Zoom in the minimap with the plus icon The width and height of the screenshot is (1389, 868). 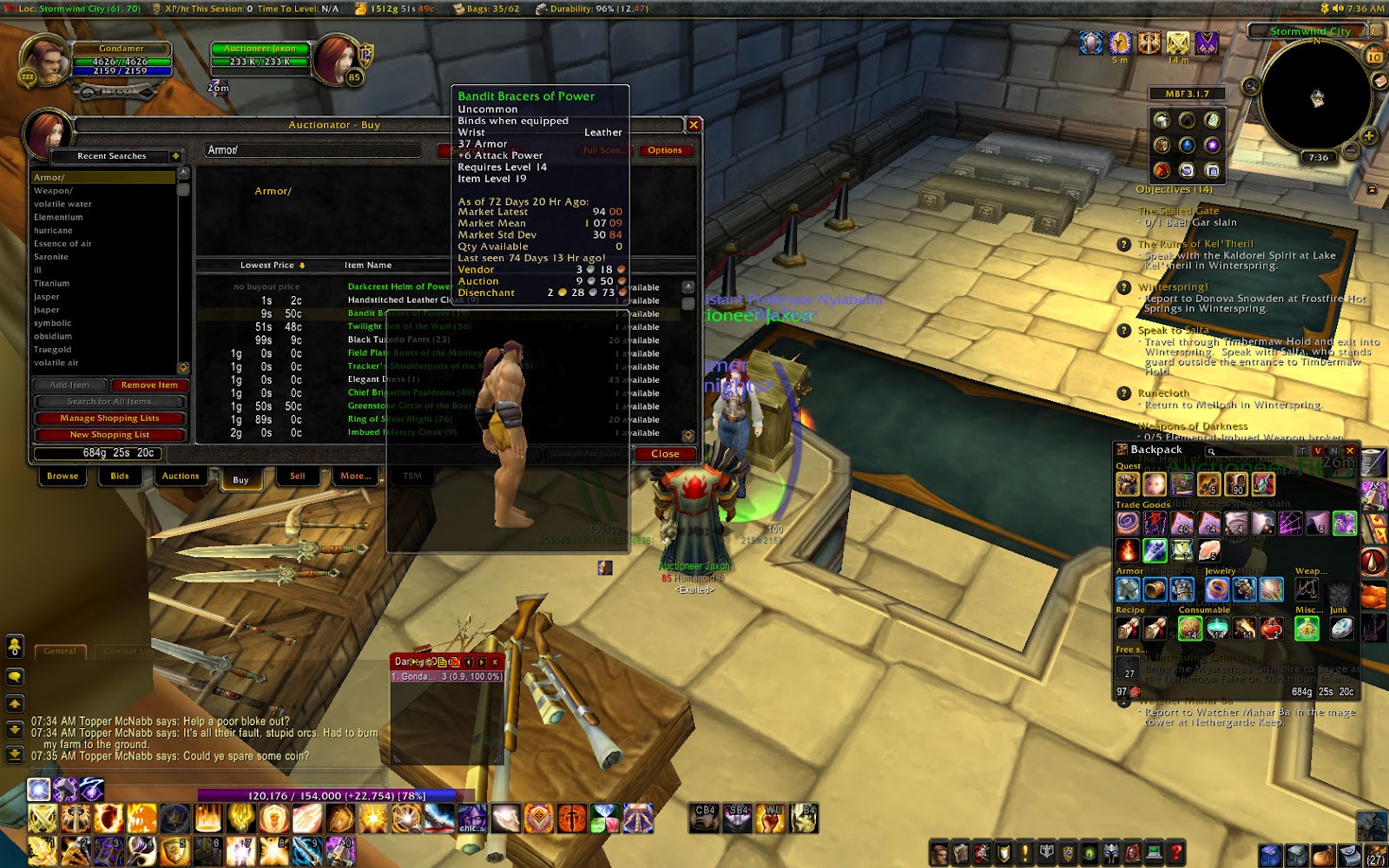pyautogui.click(x=1370, y=135)
